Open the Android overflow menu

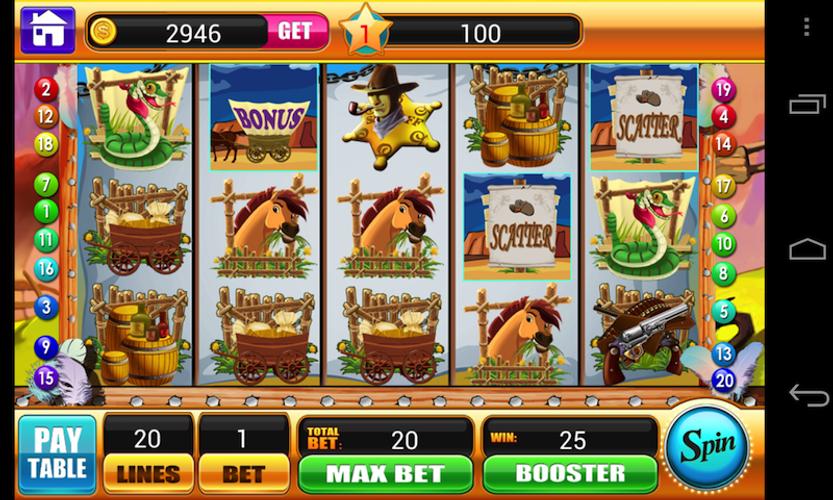pos(806,27)
